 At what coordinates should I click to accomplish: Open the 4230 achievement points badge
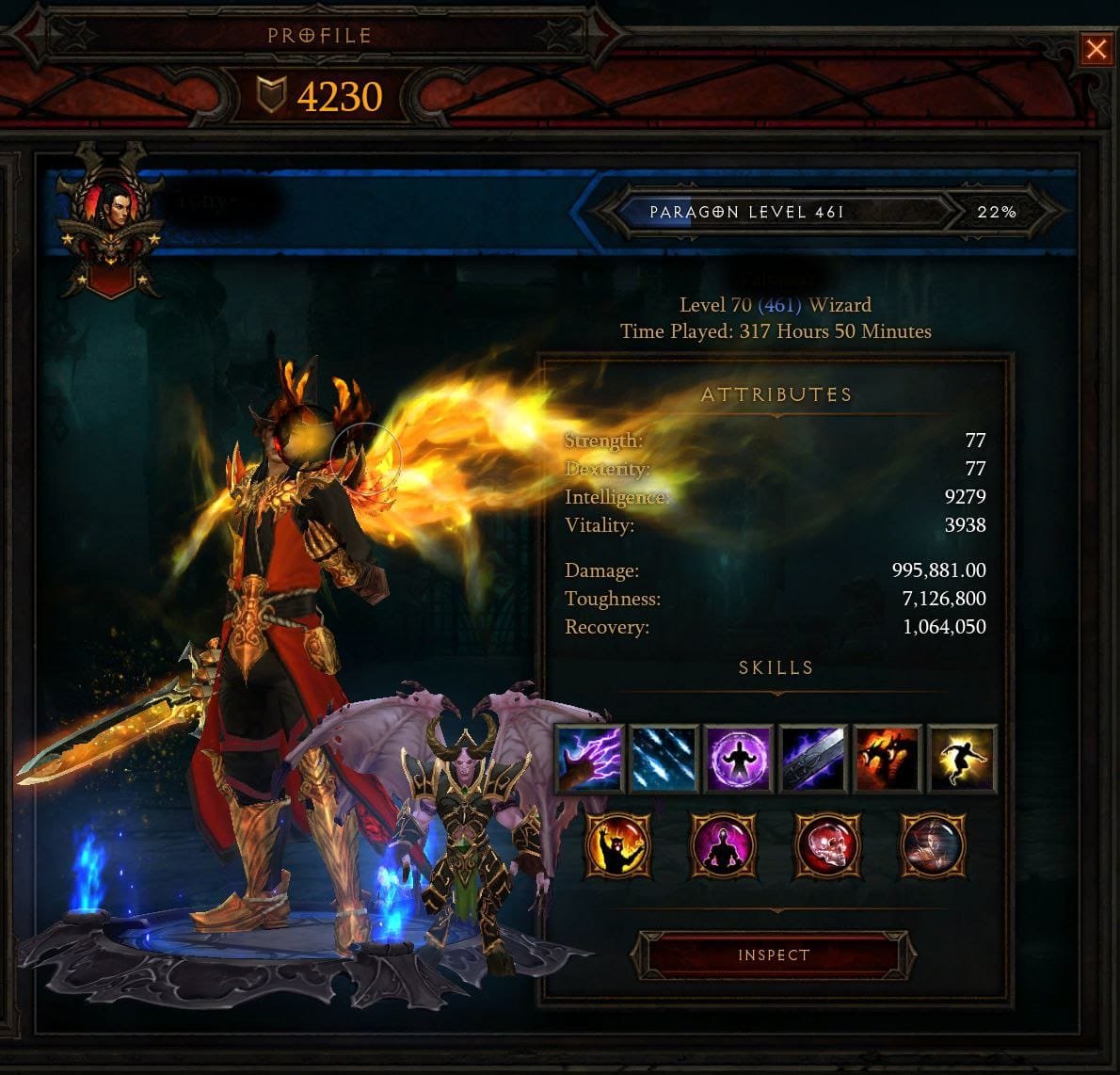[320, 96]
